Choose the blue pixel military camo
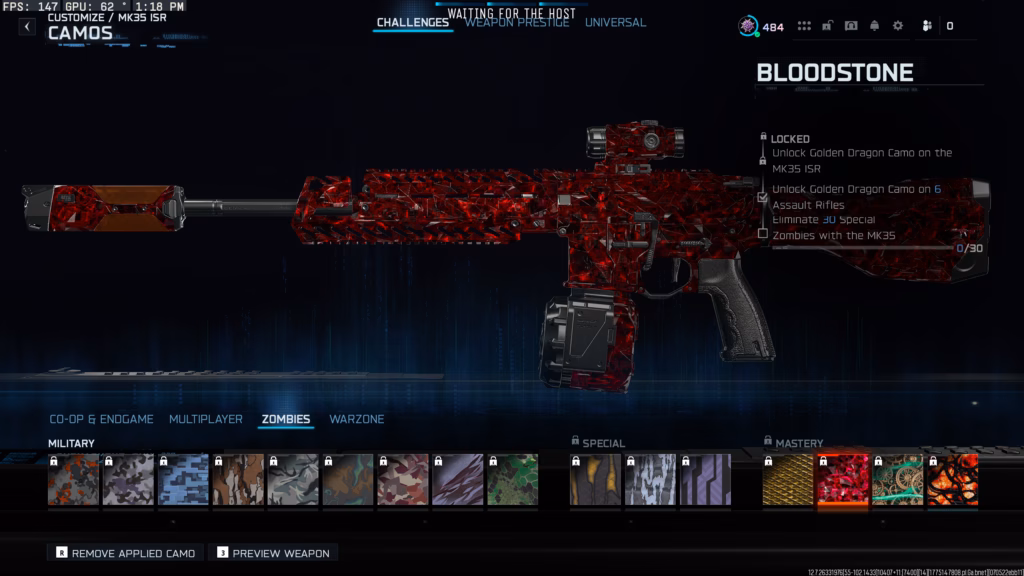Image resolution: width=1024 pixels, height=576 pixels. click(184, 480)
